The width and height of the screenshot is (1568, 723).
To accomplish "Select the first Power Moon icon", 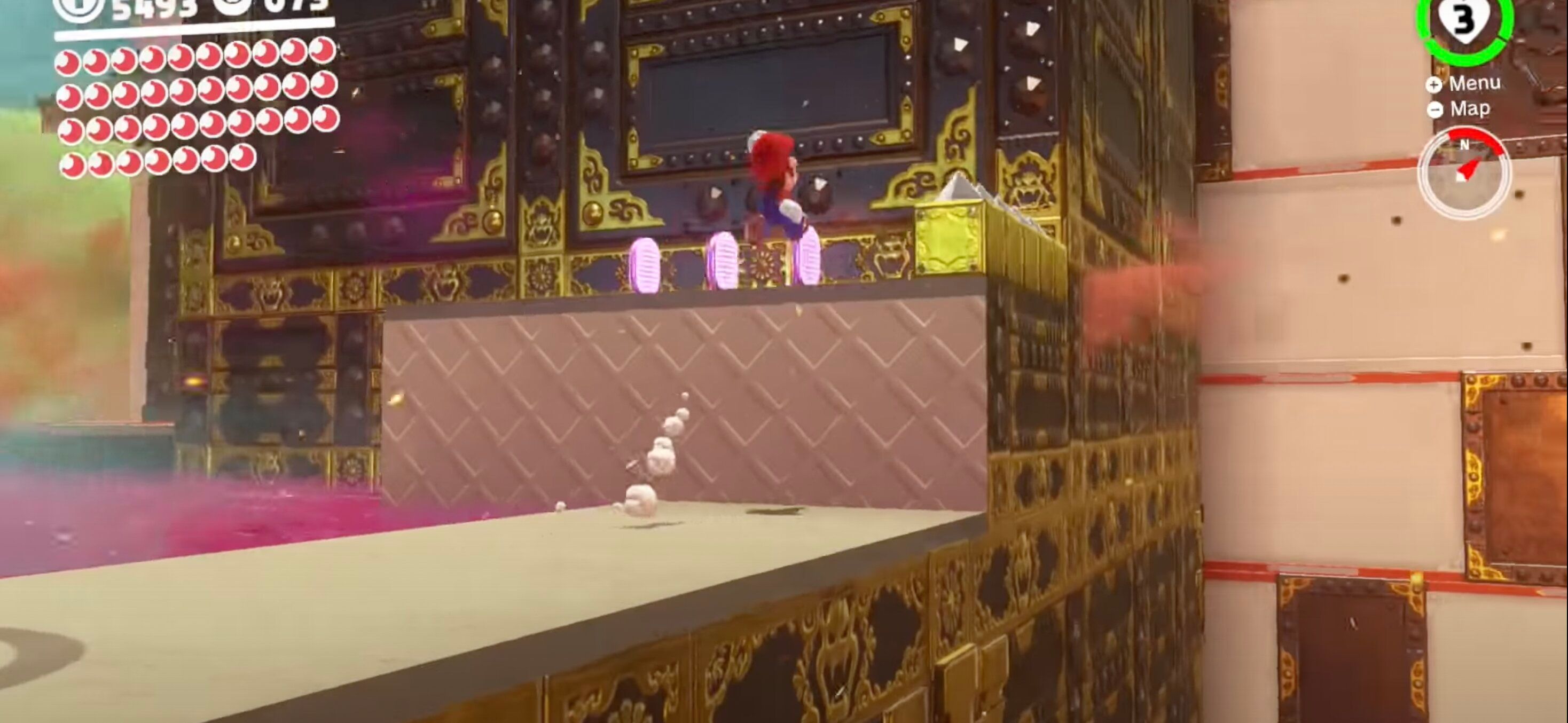I will pos(67,61).
